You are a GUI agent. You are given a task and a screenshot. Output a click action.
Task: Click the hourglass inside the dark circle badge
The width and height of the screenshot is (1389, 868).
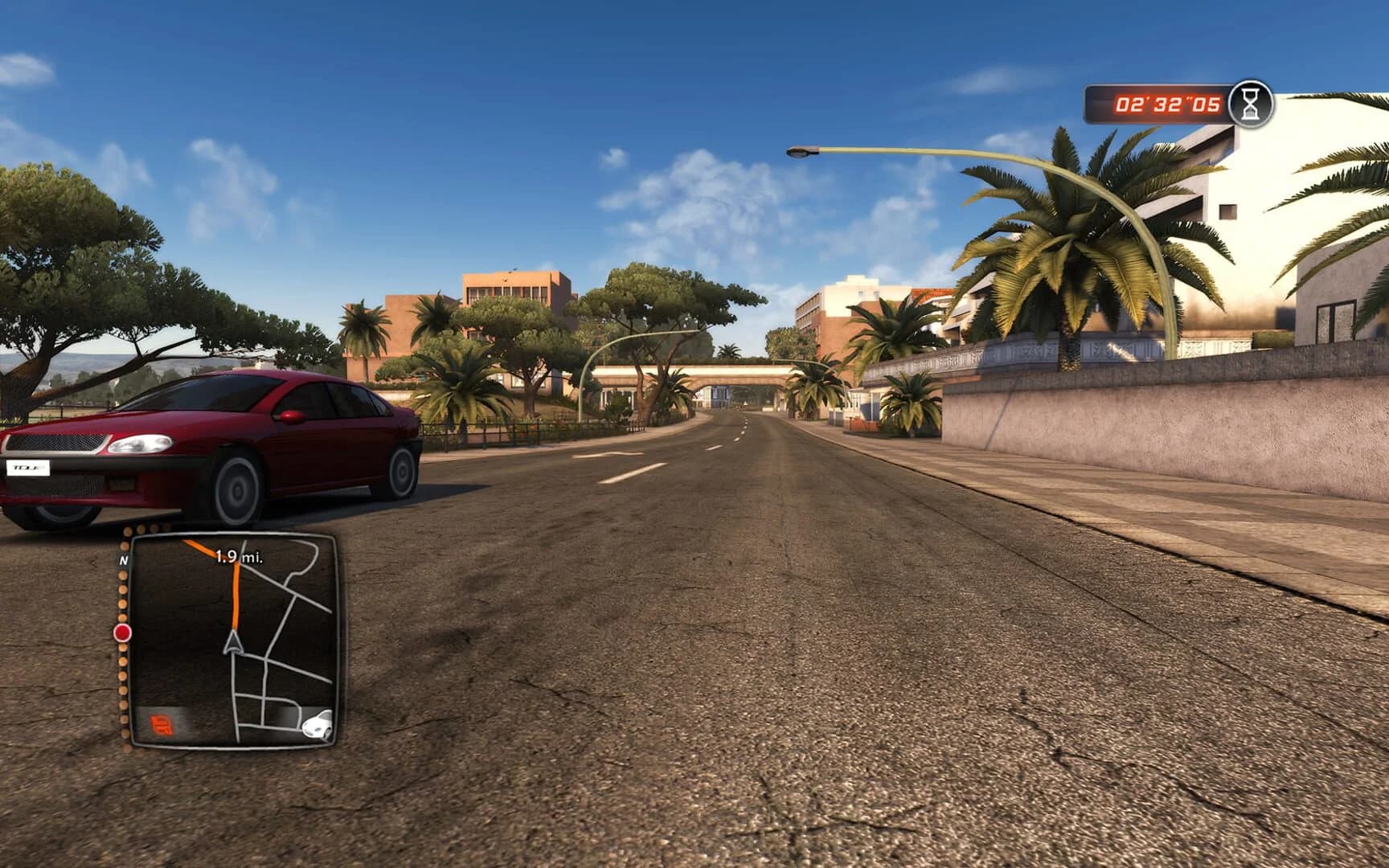pyautogui.click(x=1251, y=103)
